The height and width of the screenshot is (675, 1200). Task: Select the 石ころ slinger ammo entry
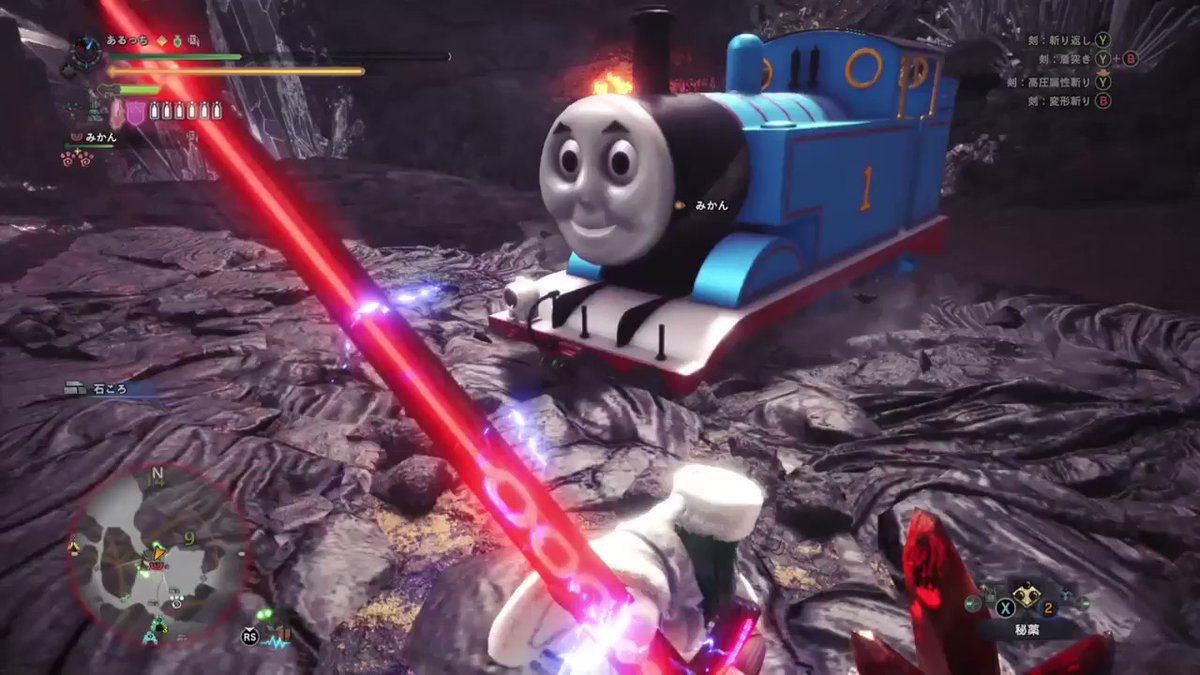(108, 389)
